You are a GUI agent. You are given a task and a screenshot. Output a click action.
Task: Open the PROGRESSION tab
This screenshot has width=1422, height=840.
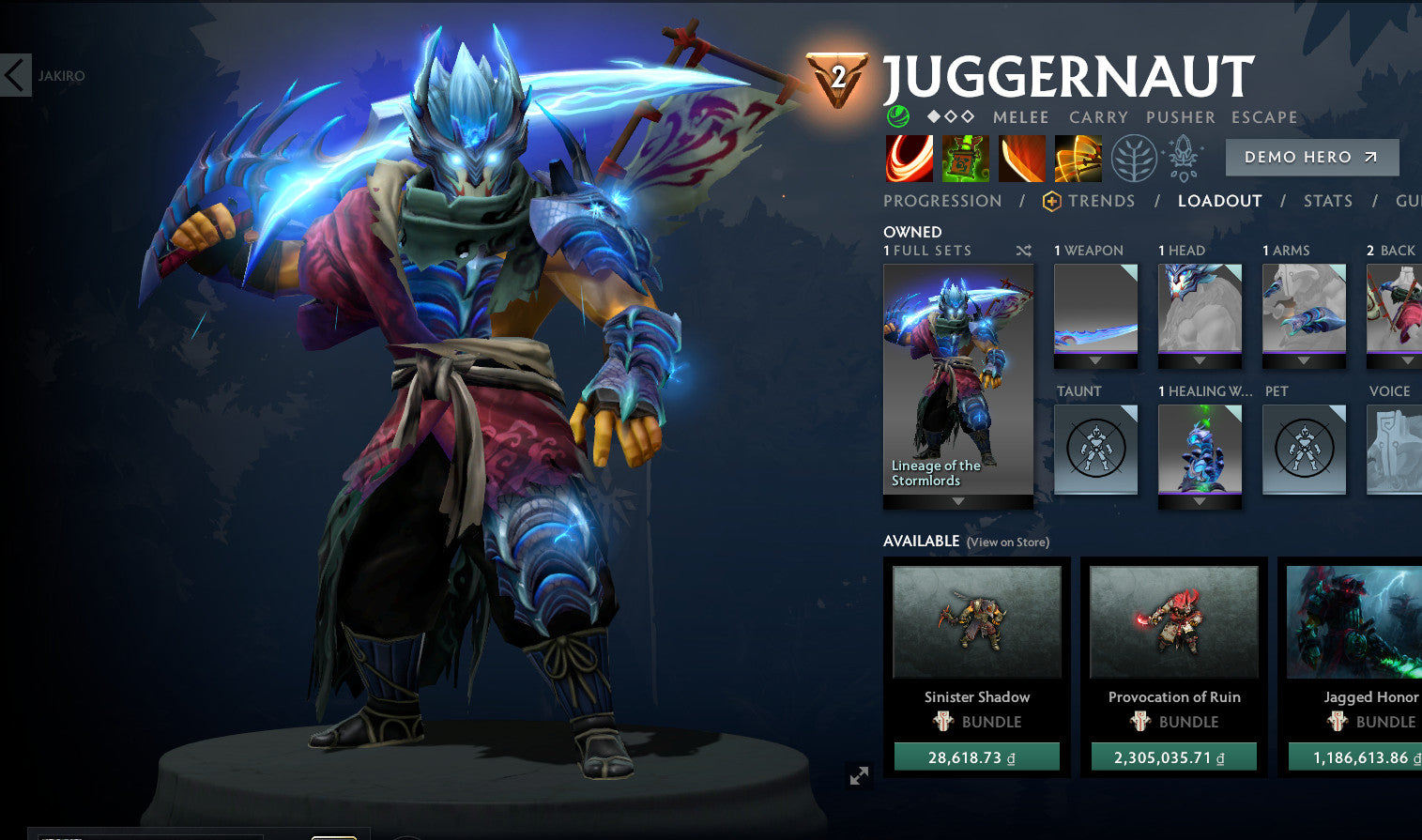[x=941, y=200]
